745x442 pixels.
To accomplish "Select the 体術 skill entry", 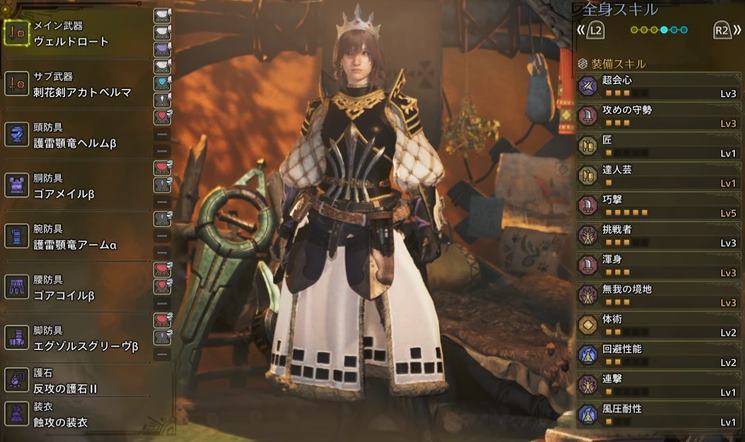I will point(660,326).
